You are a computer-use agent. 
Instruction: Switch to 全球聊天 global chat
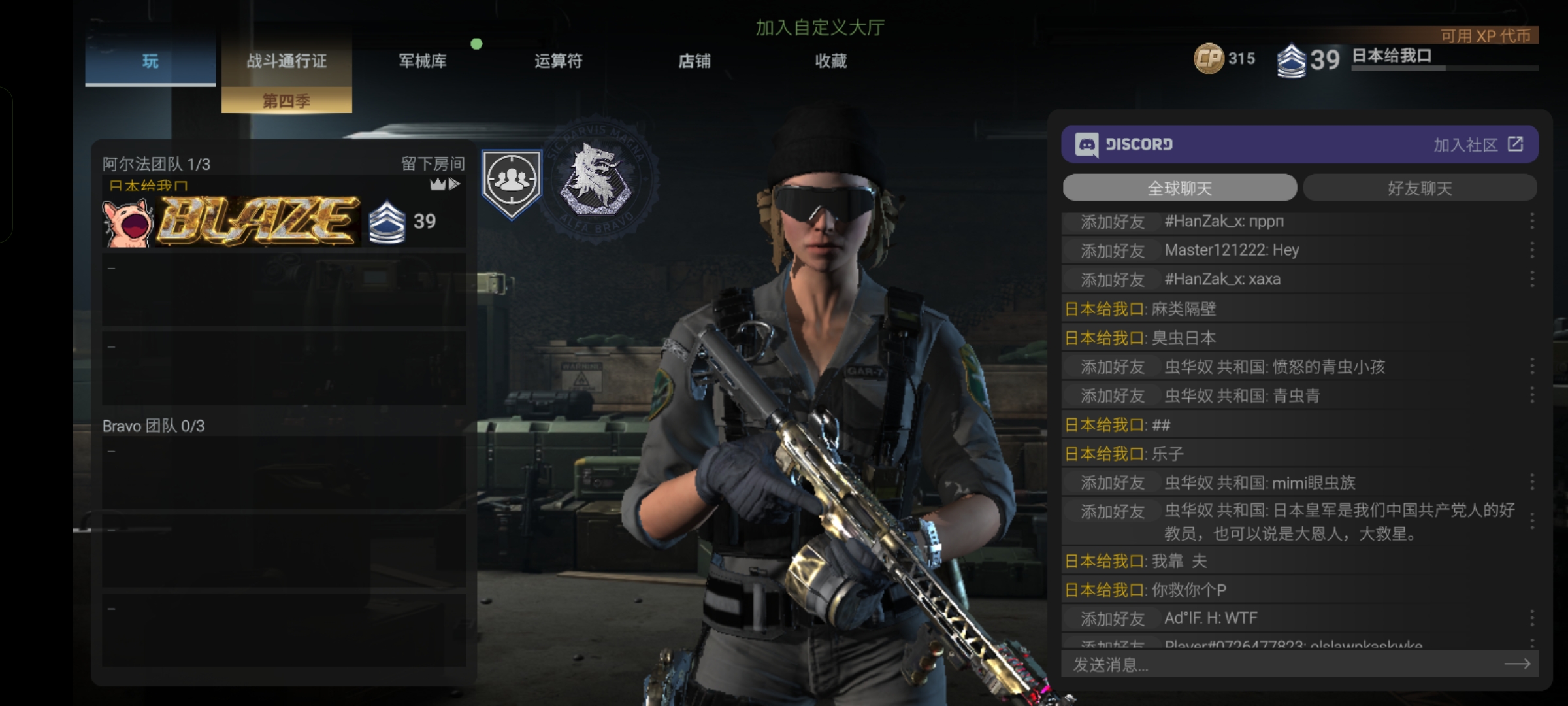coord(1179,188)
